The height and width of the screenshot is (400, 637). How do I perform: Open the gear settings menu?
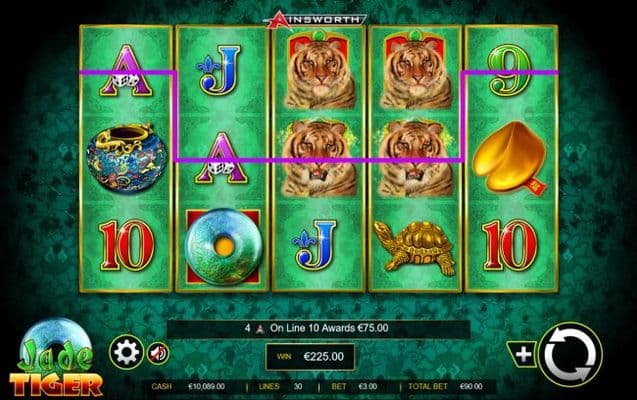coord(126,352)
